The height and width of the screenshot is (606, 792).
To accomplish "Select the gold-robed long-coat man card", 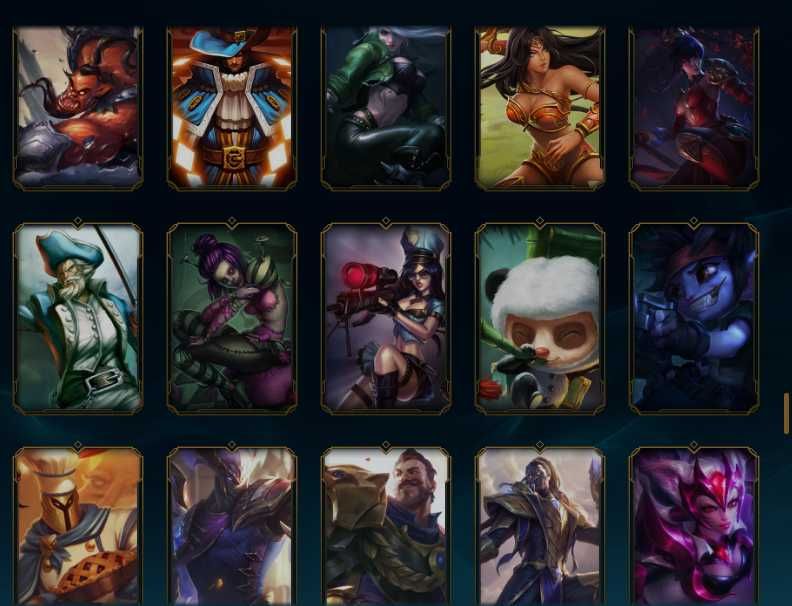I will 540,527.
